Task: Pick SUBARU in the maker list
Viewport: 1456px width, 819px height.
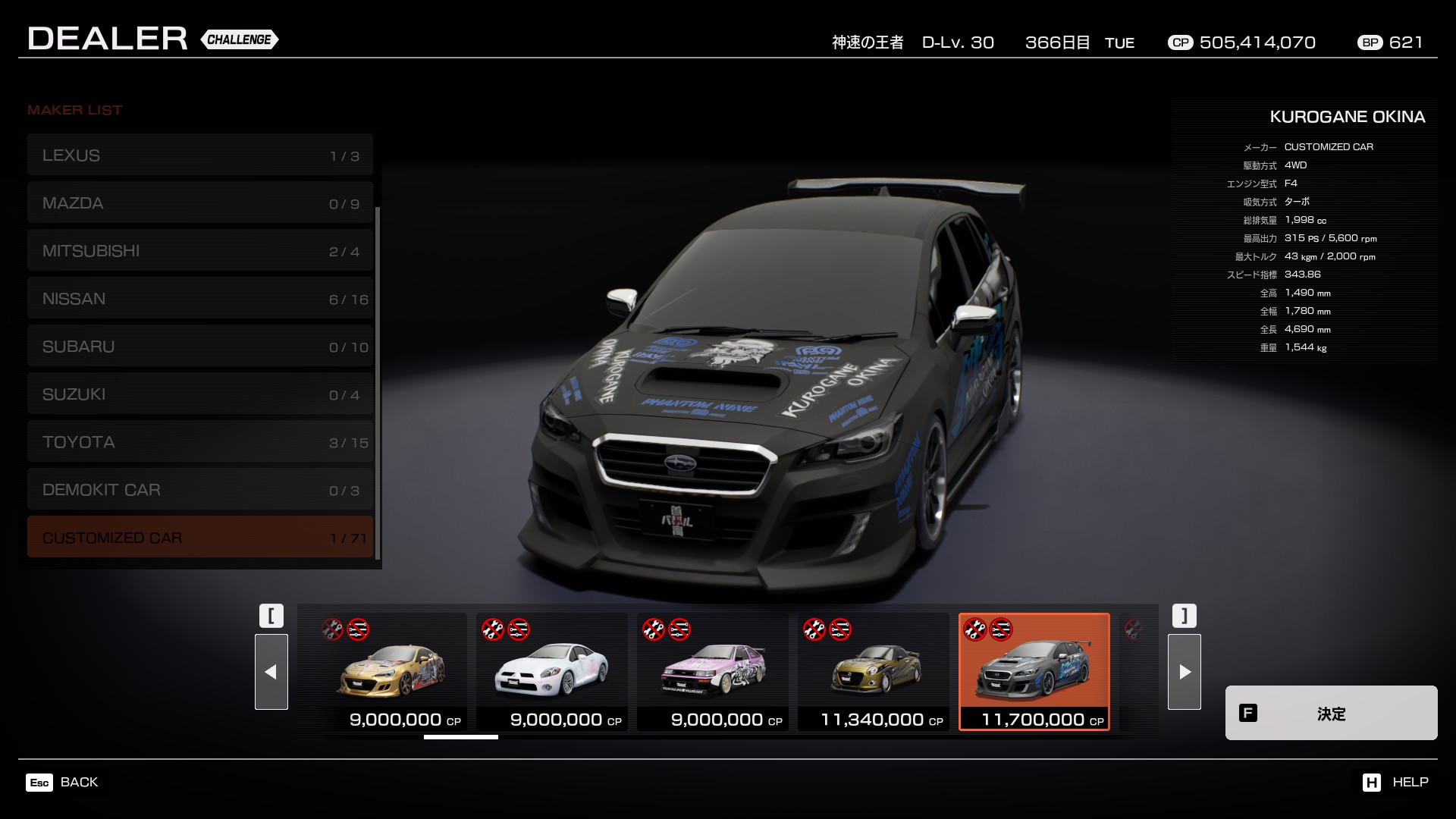Action: [x=199, y=347]
